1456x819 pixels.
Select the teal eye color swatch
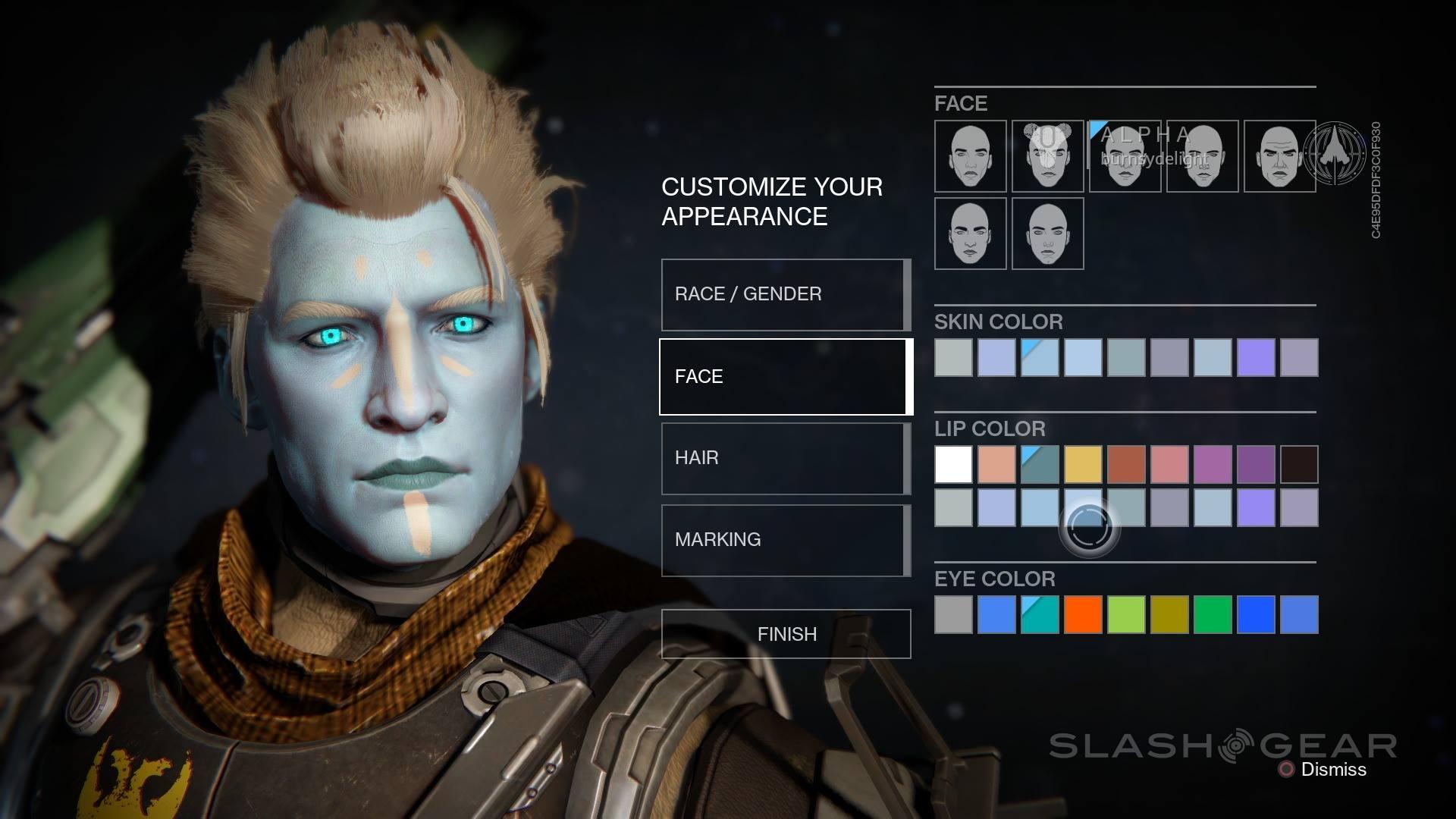pos(1040,614)
